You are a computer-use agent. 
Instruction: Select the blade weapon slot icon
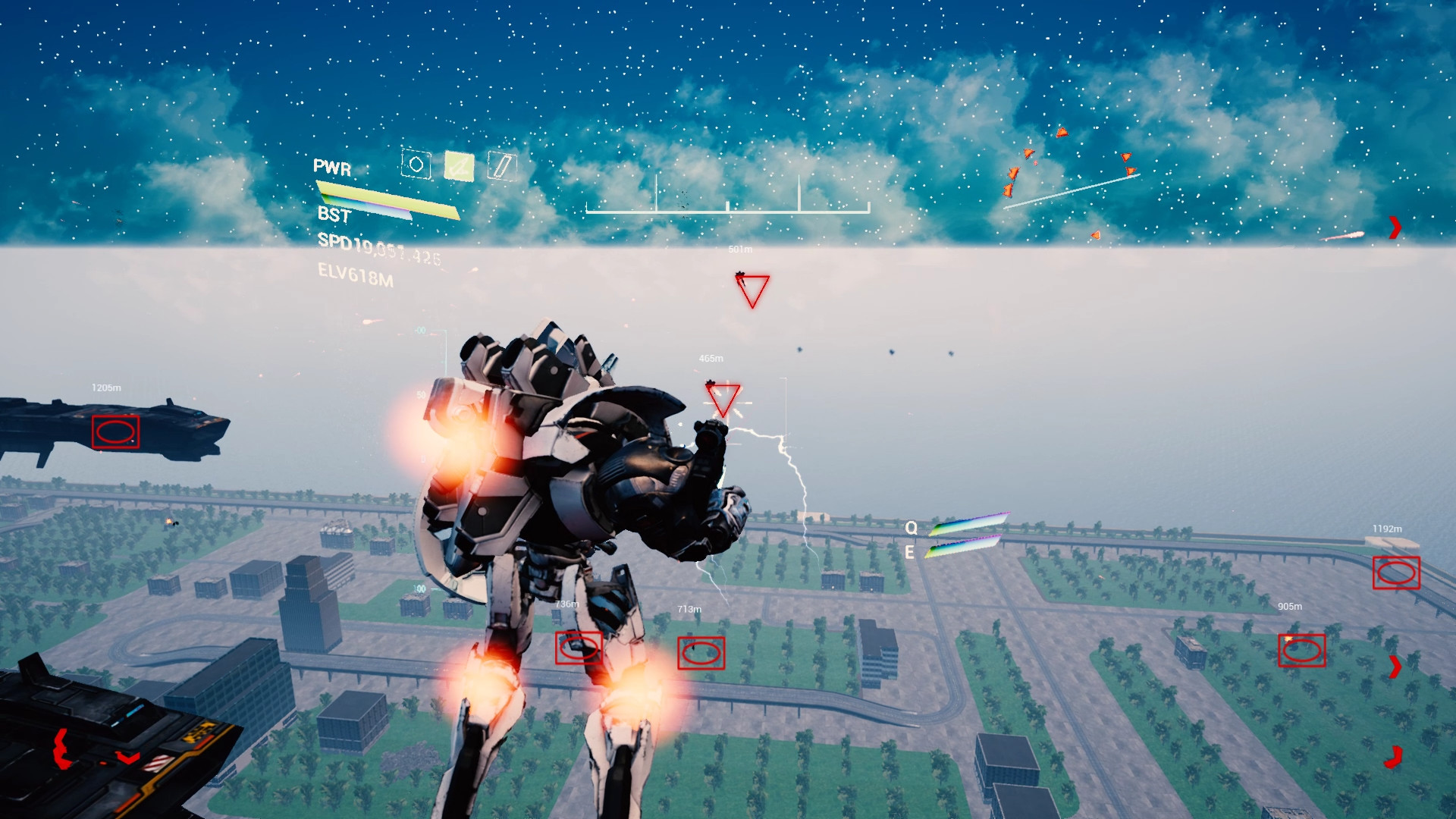[x=500, y=166]
